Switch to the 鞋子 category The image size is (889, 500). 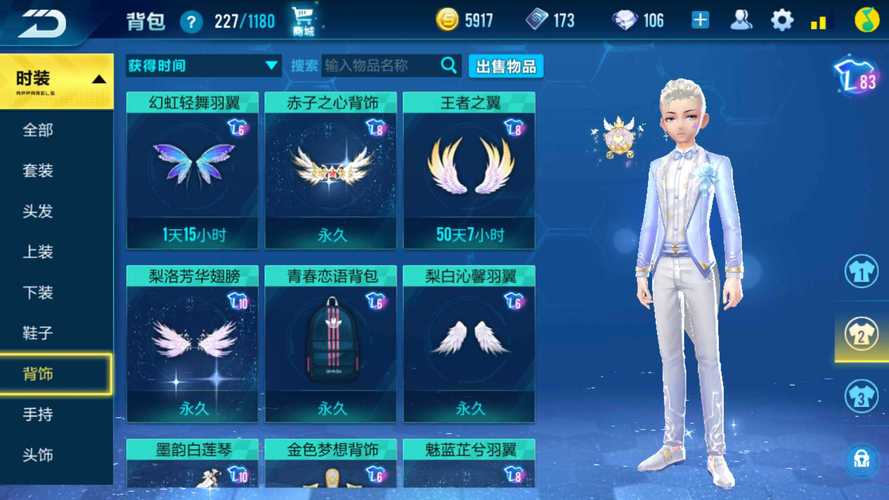tap(38, 333)
